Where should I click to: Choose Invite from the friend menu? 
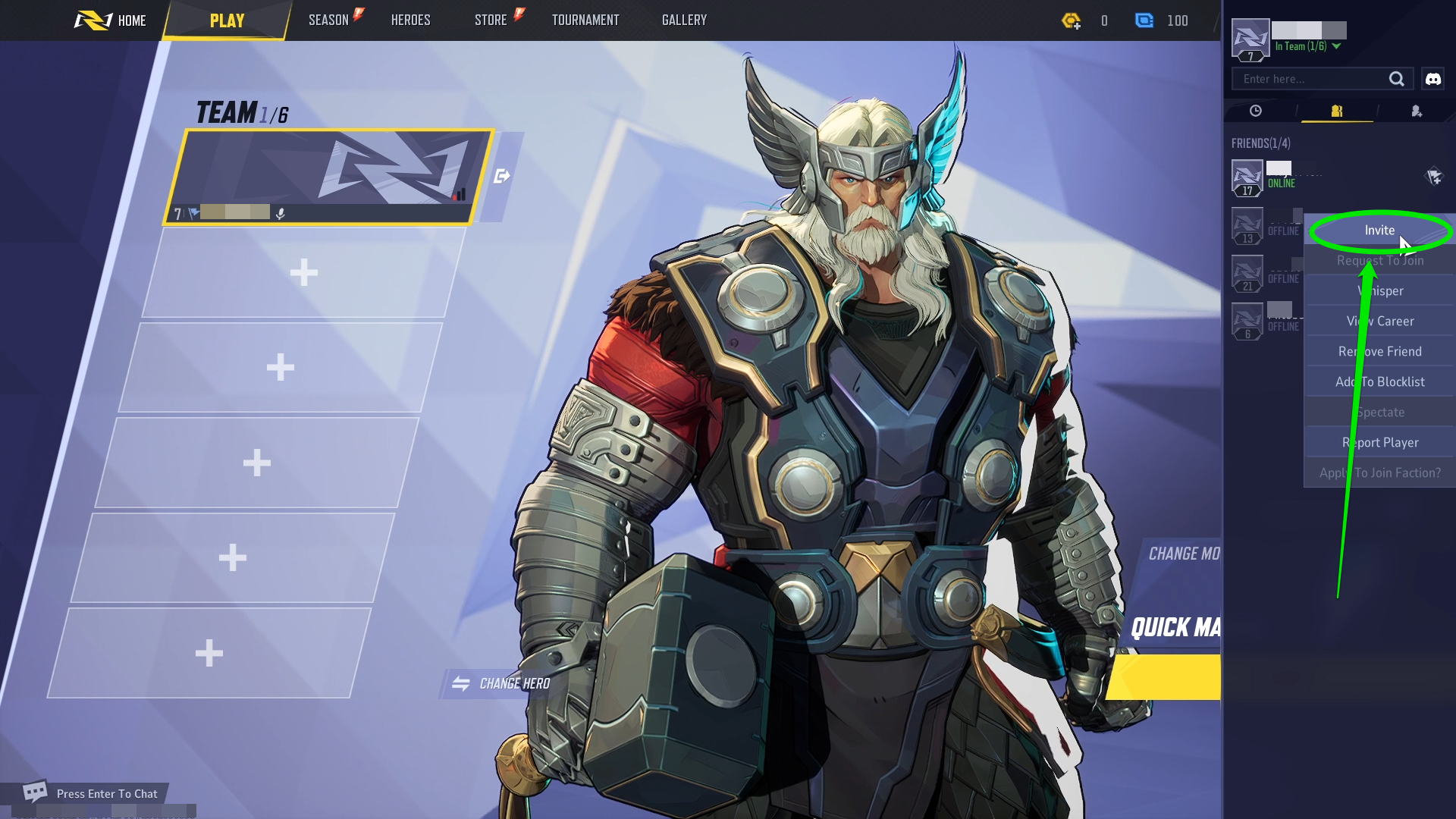pyautogui.click(x=1379, y=231)
